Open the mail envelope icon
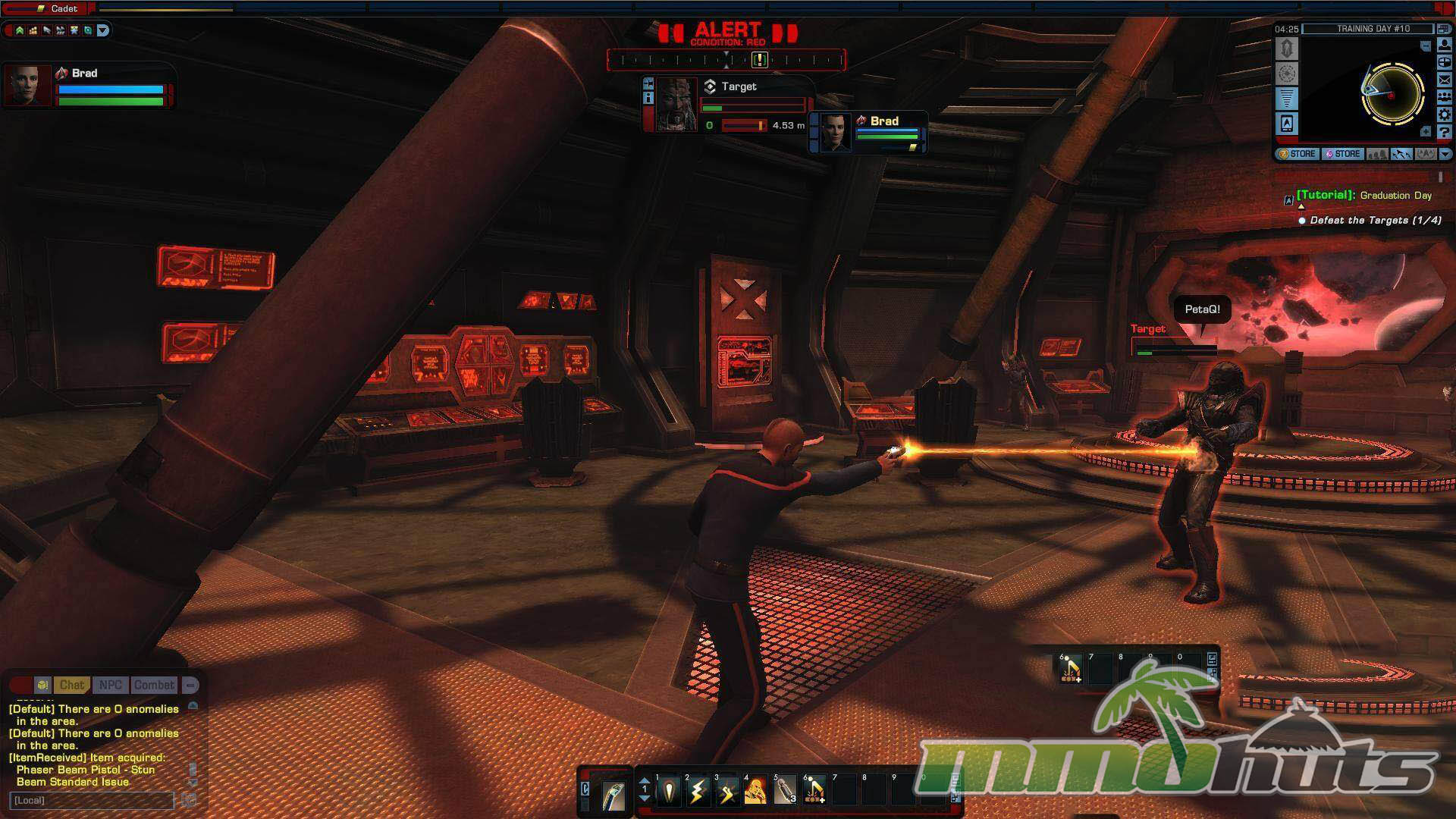This screenshot has height=819, width=1456. coord(1444,80)
